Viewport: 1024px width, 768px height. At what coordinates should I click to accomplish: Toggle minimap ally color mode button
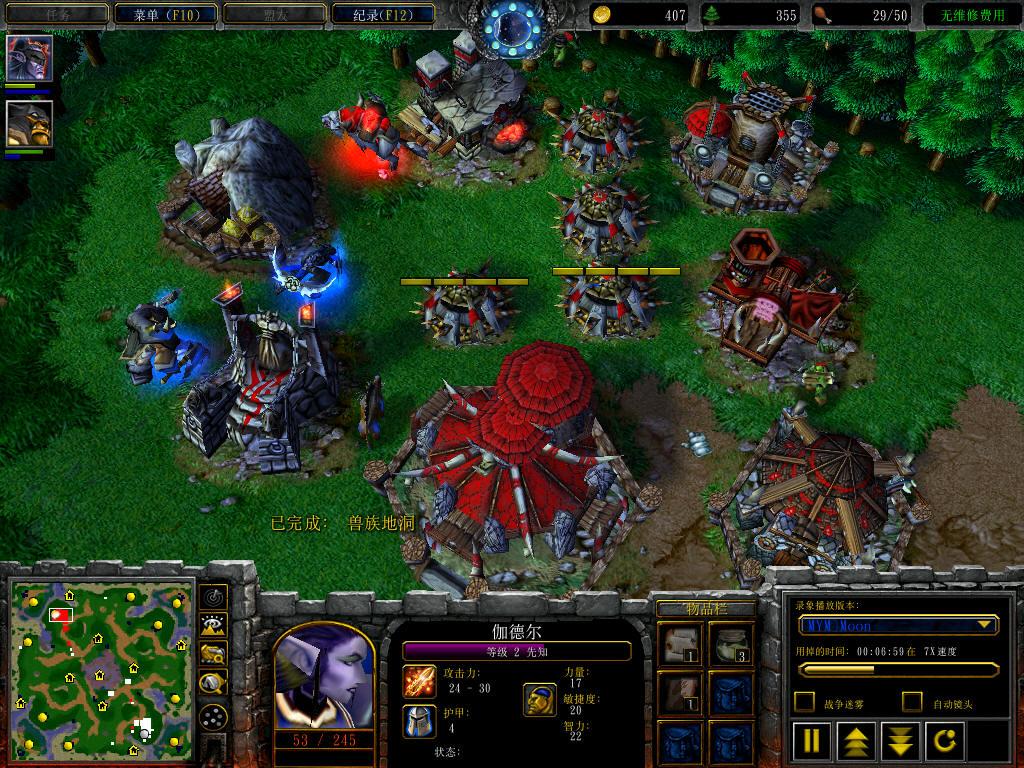[212, 655]
